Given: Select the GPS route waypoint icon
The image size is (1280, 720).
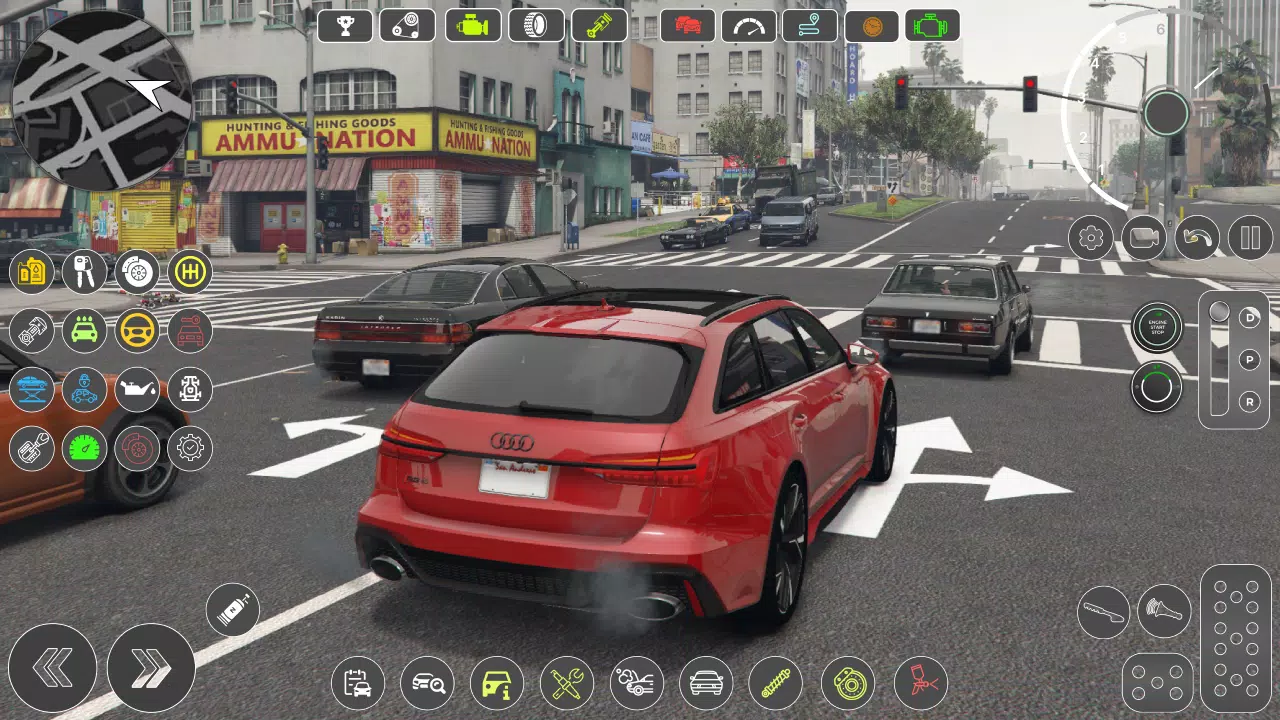Looking at the screenshot, I should 812,25.
